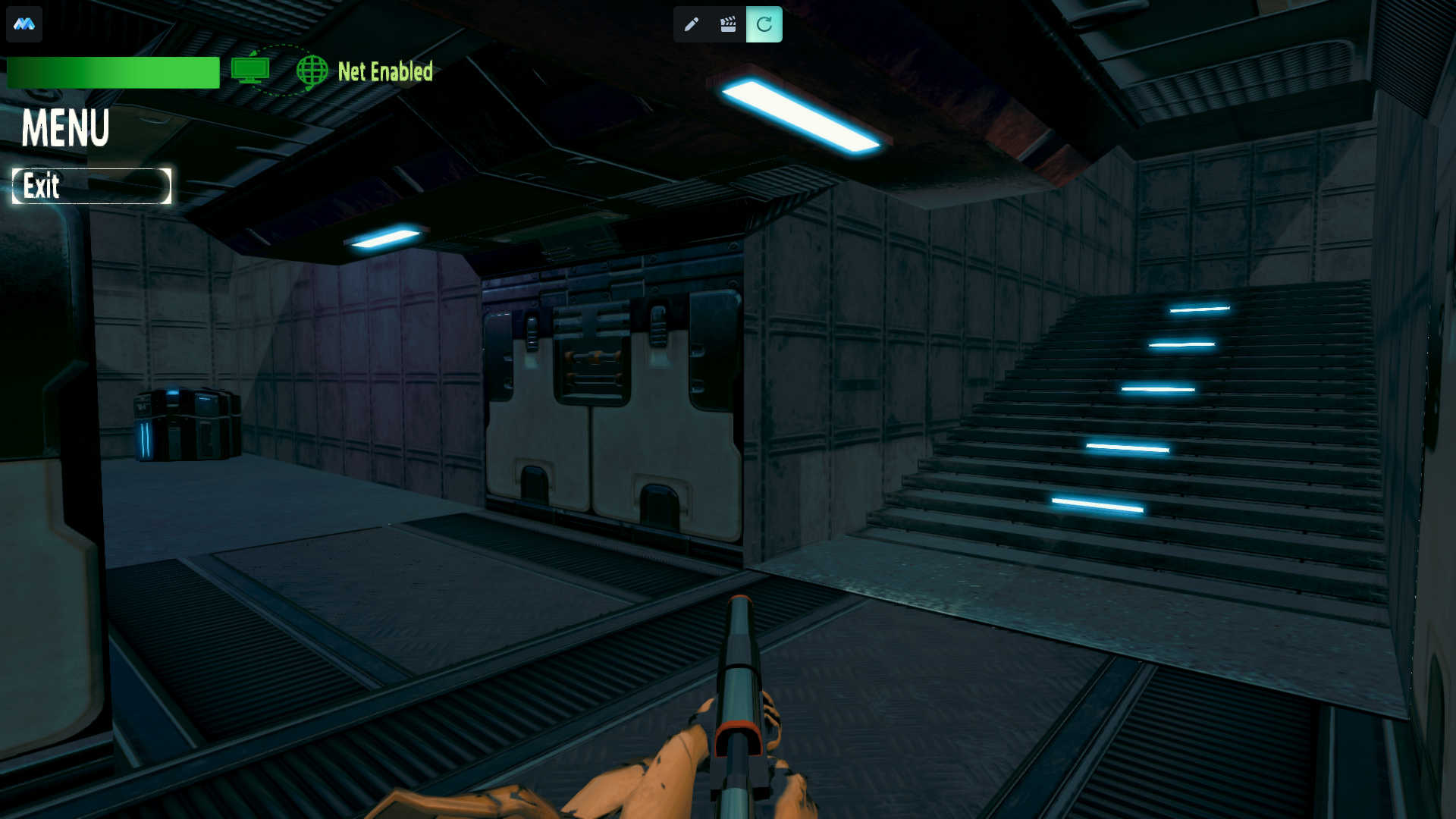The height and width of the screenshot is (819, 1456).
Task: Select the pencil edit tool
Action: (x=691, y=24)
